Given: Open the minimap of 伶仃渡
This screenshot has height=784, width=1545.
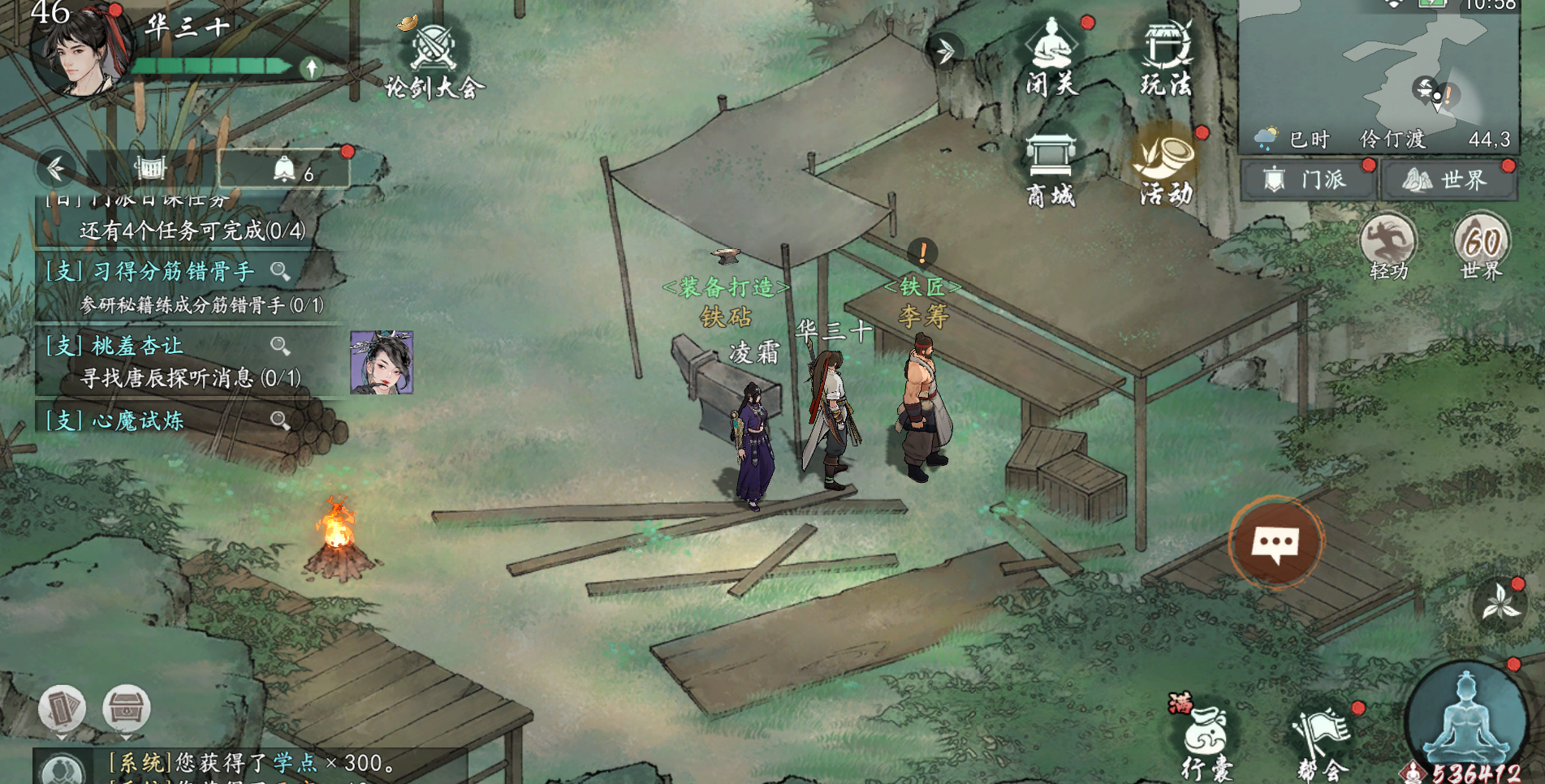Looking at the screenshot, I should (1379, 63).
